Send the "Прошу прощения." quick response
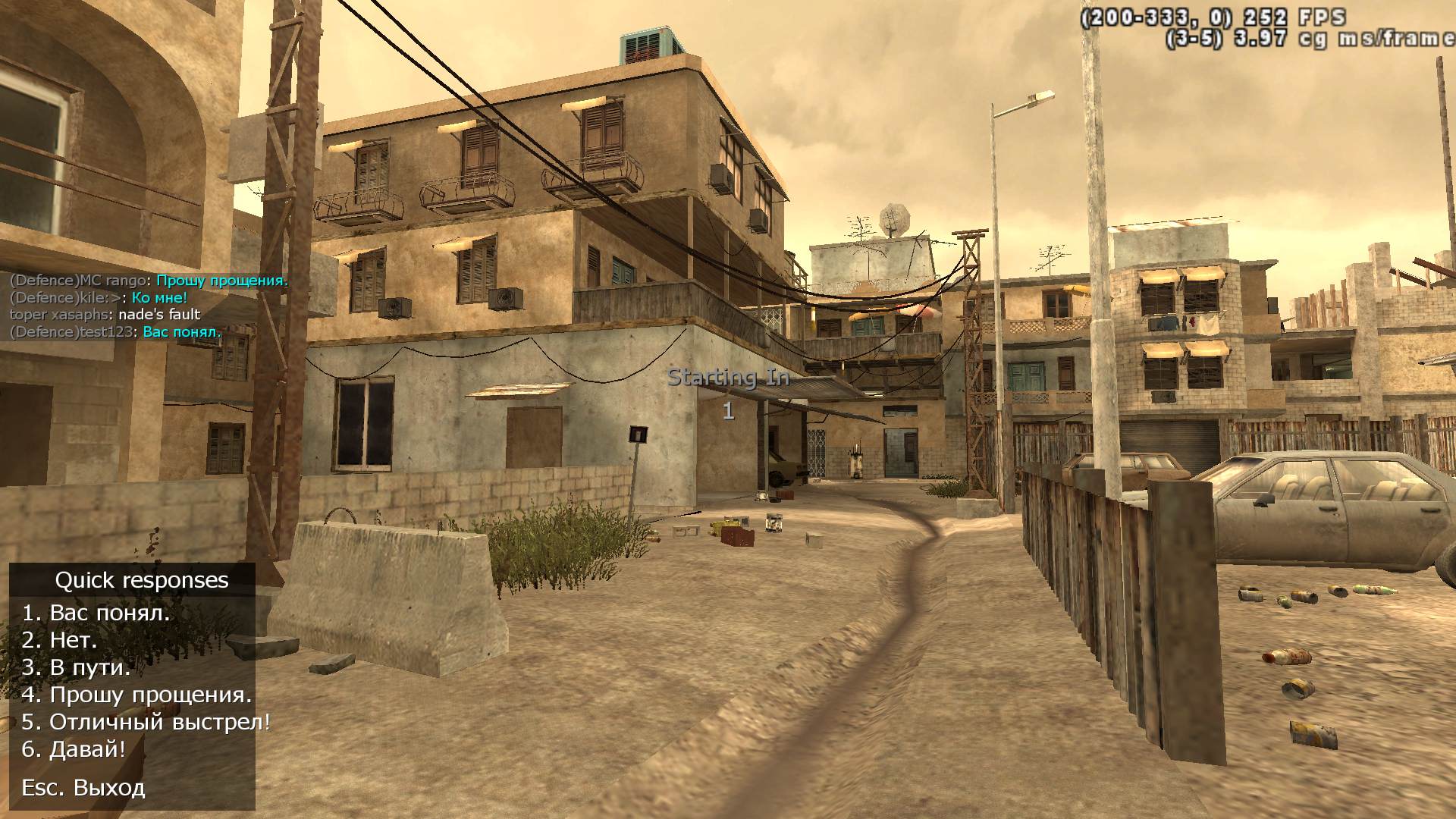The image size is (1456, 819). tap(136, 695)
